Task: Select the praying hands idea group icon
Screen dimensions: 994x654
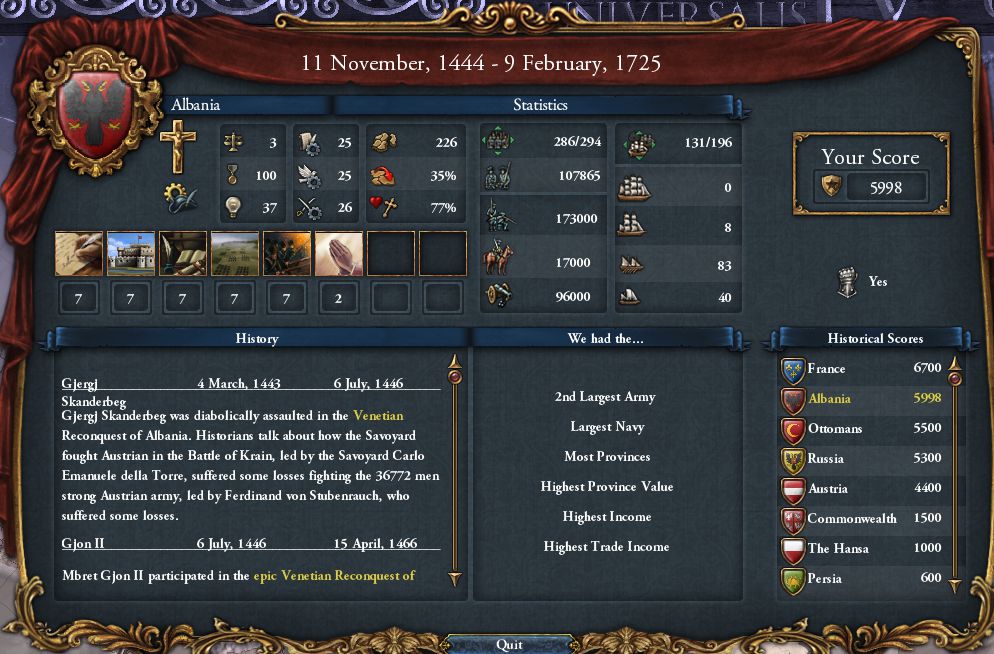Action: click(x=338, y=254)
